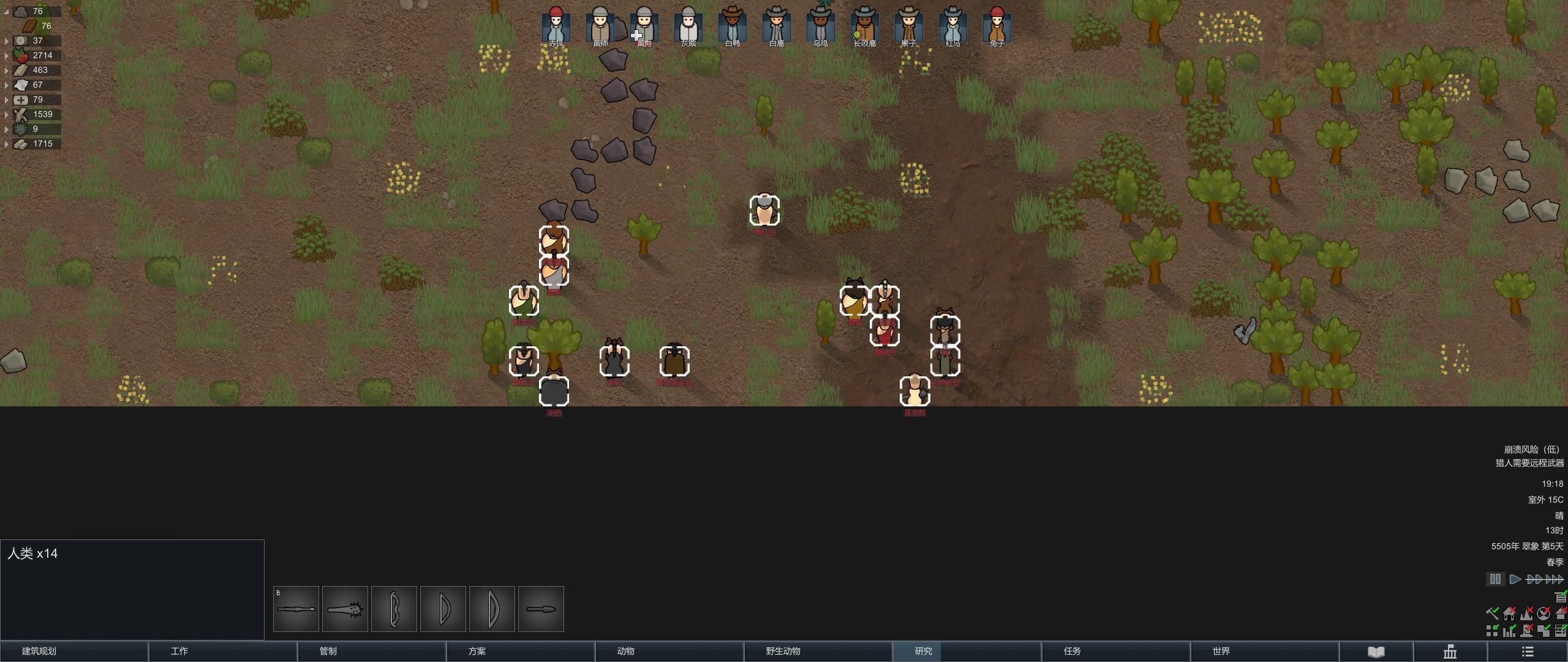Choose colonist 兔子 from the colonist bar

997,26
